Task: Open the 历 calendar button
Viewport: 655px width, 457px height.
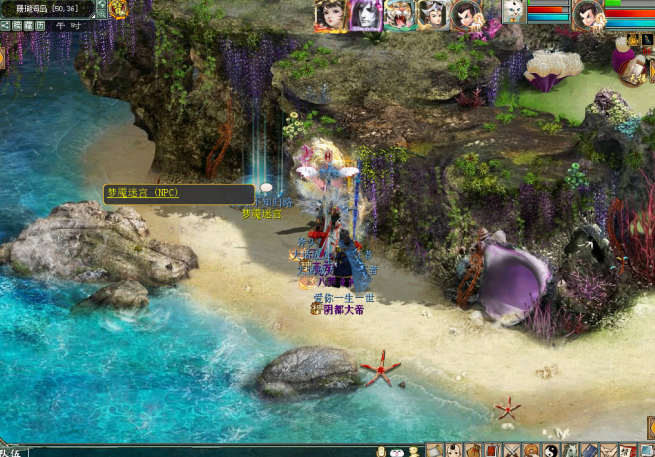Action: click(x=39, y=26)
